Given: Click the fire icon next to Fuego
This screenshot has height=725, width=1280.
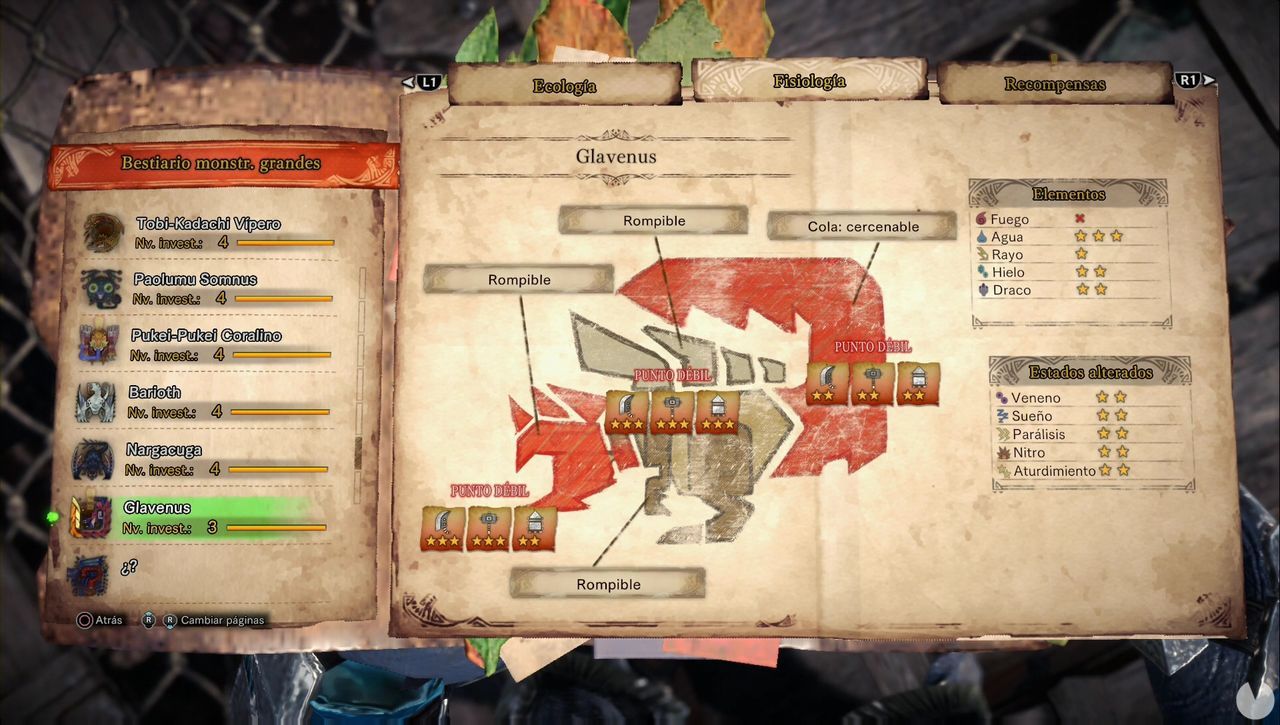Looking at the screenshot, I should pos(982,219).
